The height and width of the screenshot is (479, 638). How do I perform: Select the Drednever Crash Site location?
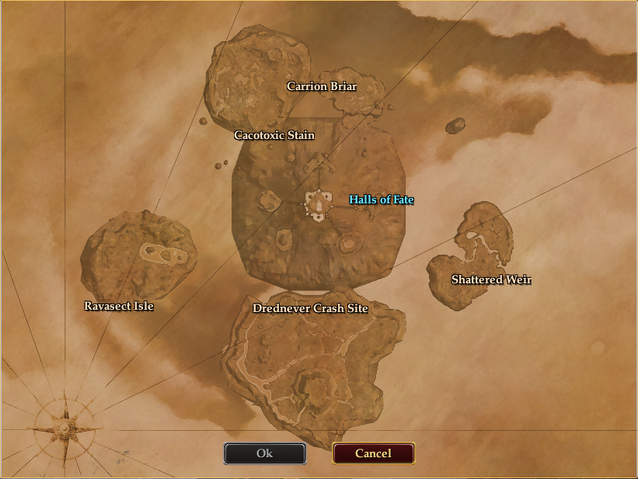click(x=310, y=309)
